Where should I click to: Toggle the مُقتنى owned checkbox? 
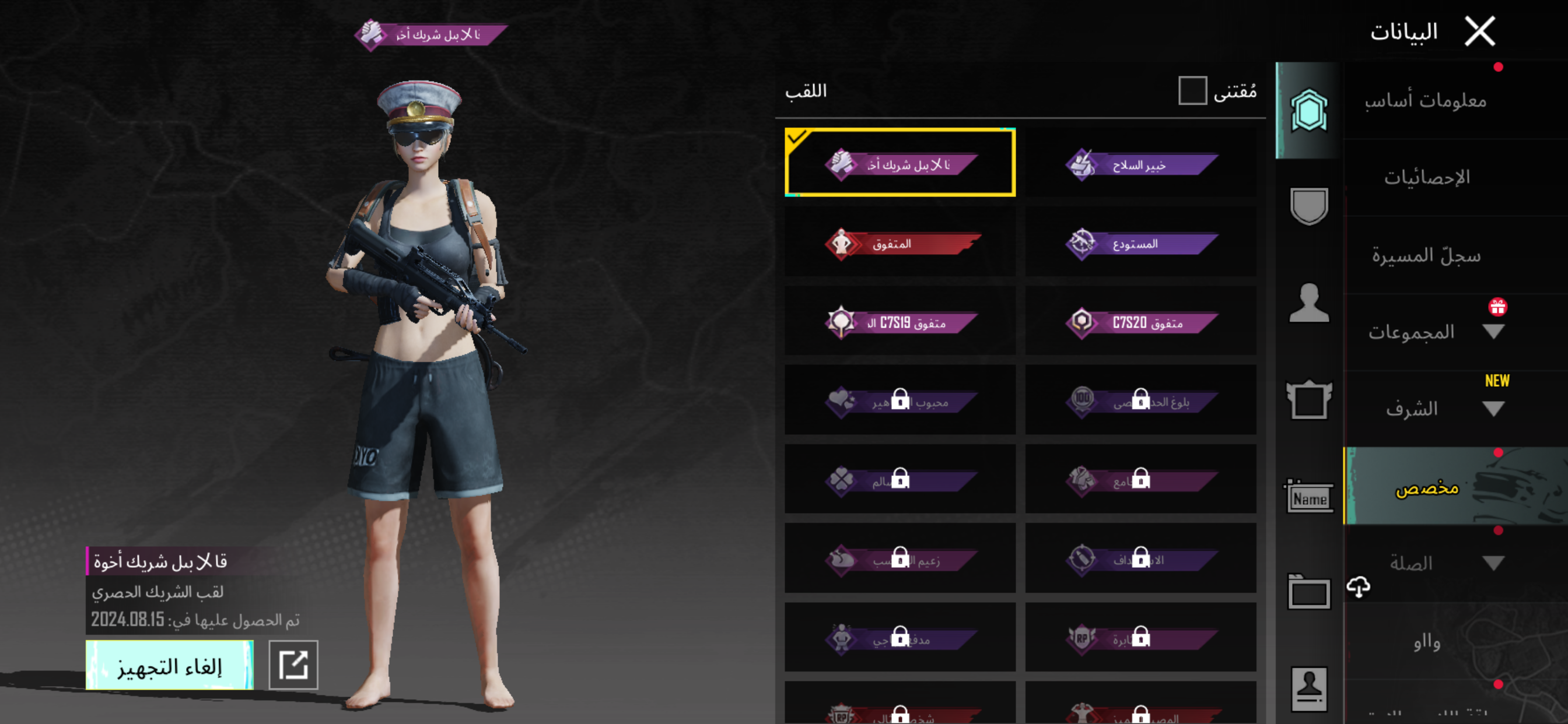[1192, 91]
